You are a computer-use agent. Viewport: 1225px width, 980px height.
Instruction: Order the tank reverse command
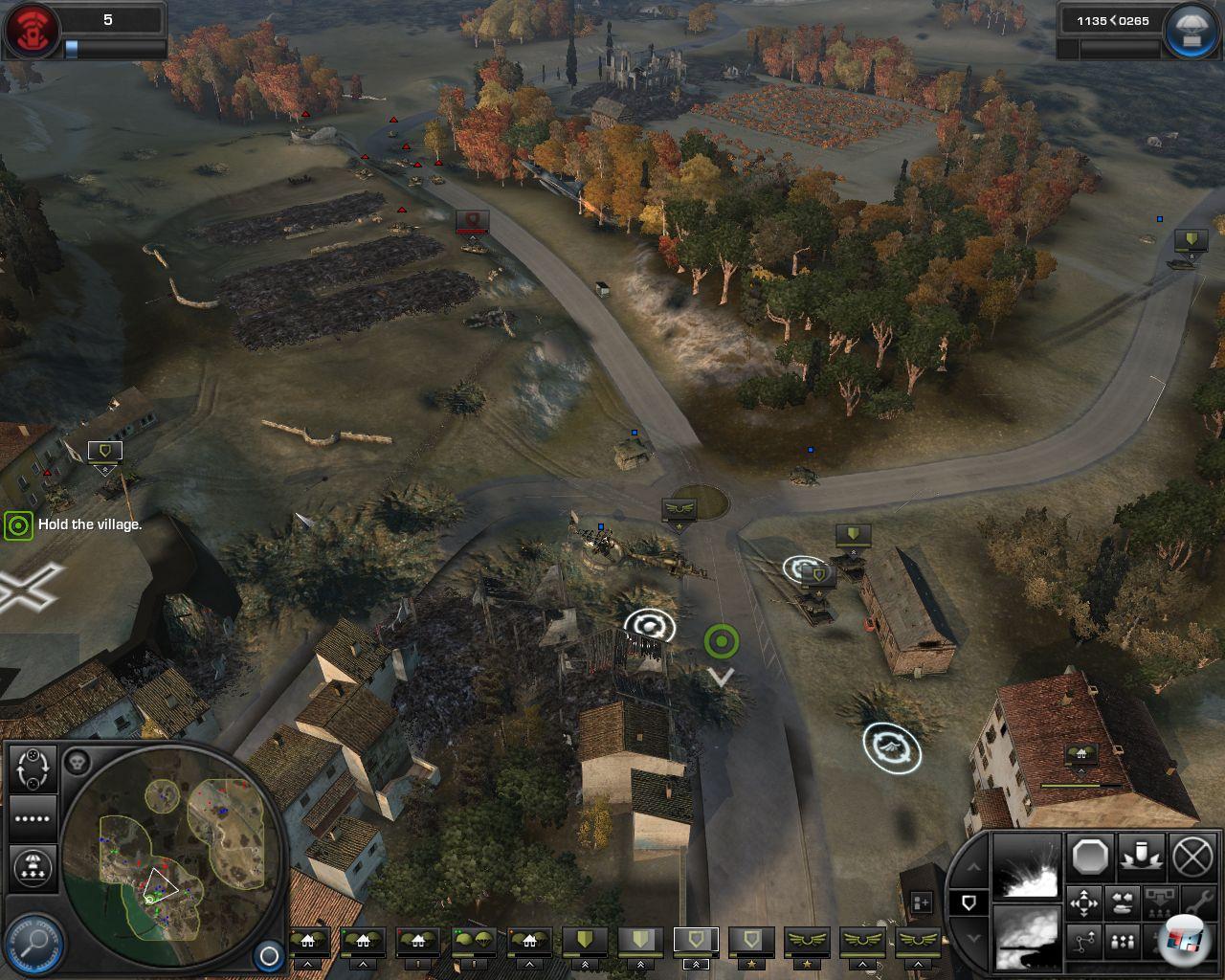tap(1121, 902)
